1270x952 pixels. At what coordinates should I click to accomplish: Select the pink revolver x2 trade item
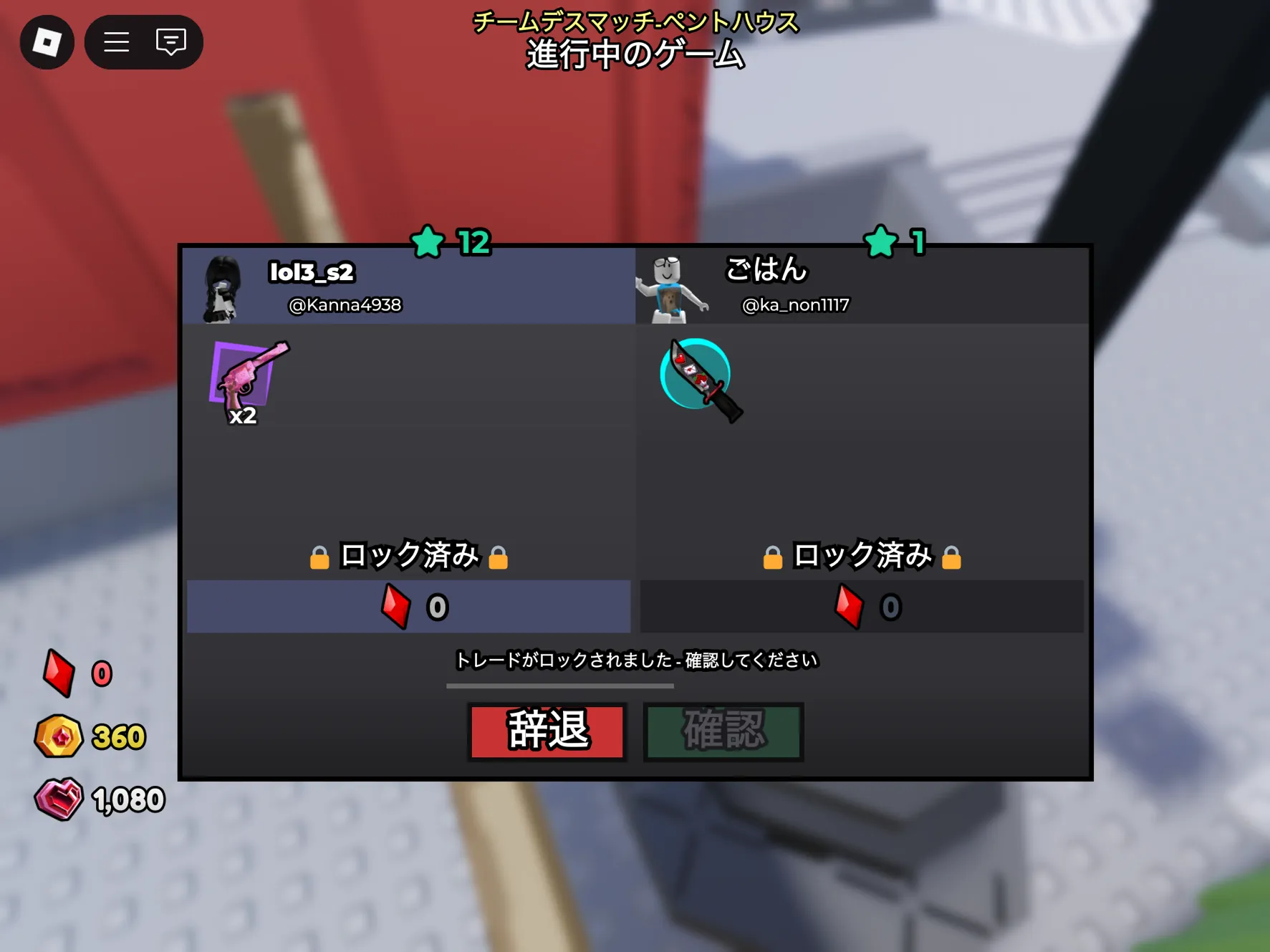point(247,382)
